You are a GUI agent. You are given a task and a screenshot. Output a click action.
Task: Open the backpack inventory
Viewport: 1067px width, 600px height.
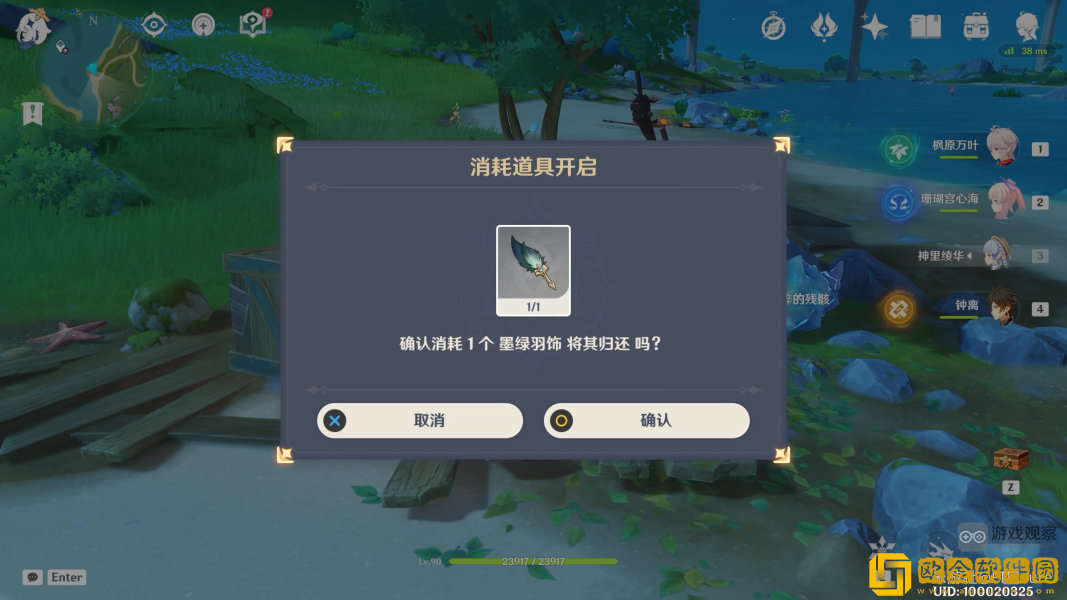(976, 27)
